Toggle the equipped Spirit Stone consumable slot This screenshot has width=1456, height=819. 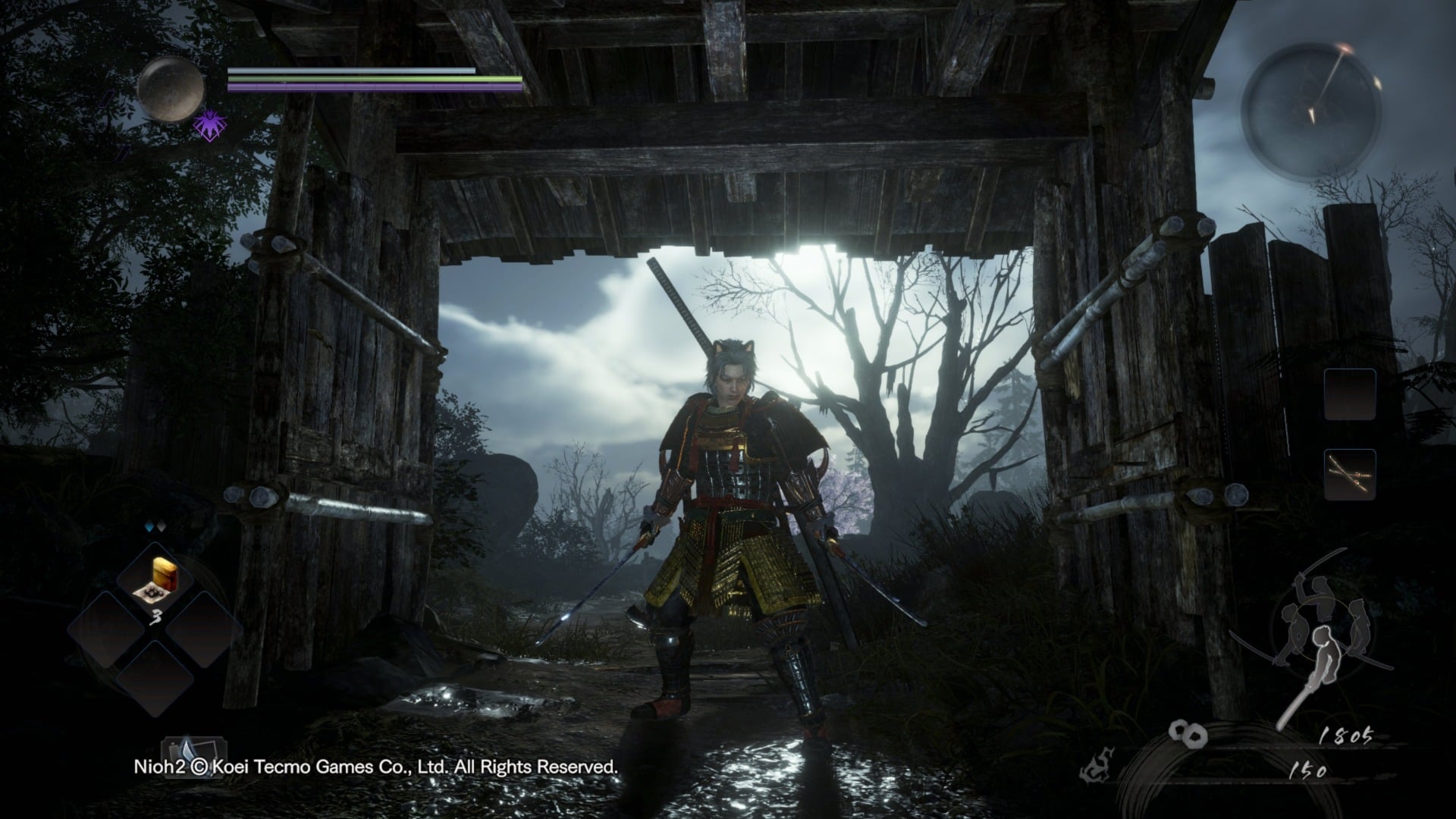(x=155, y=578)
